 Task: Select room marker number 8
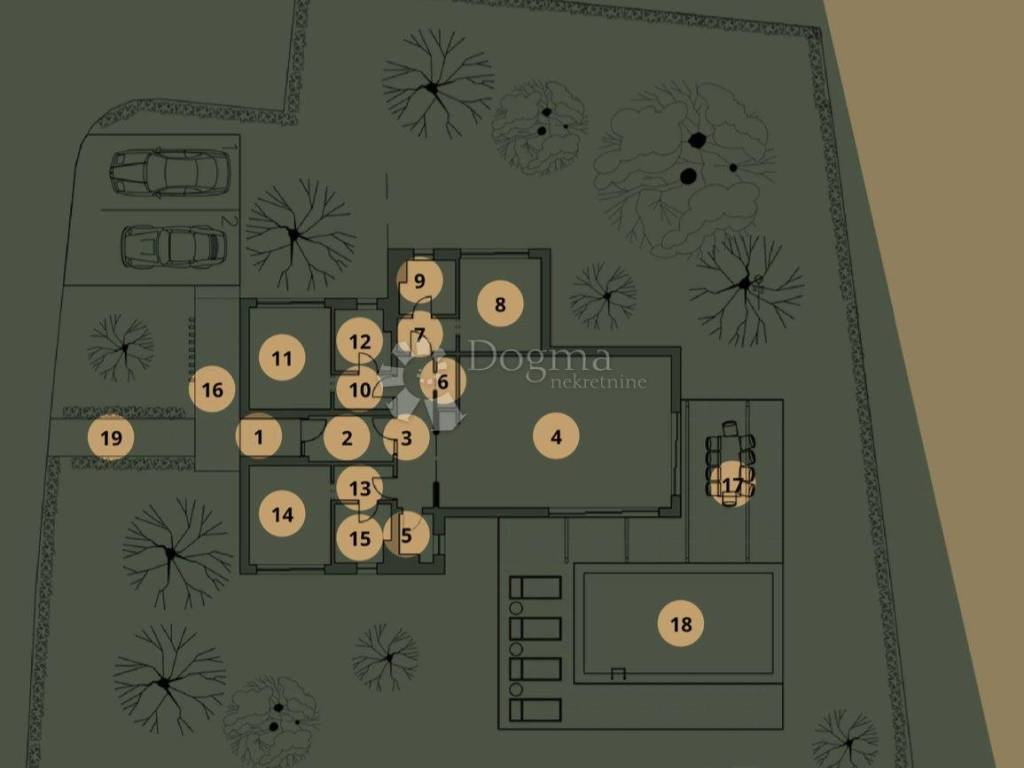pyautogui.click(x=501, y=303)
